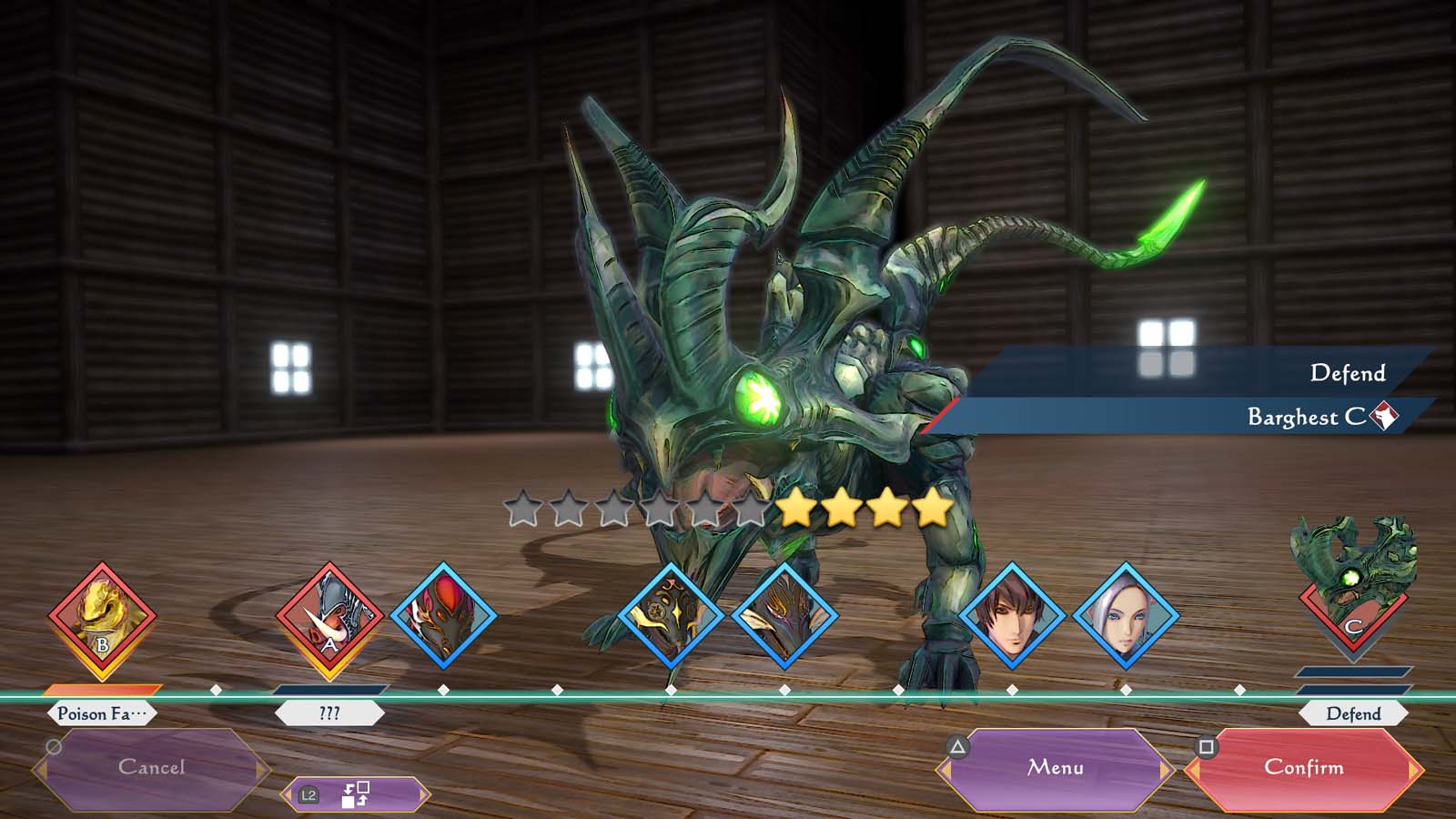Confirm the selected Defend action
The image size is (1456, 819).
(1303, 769)
